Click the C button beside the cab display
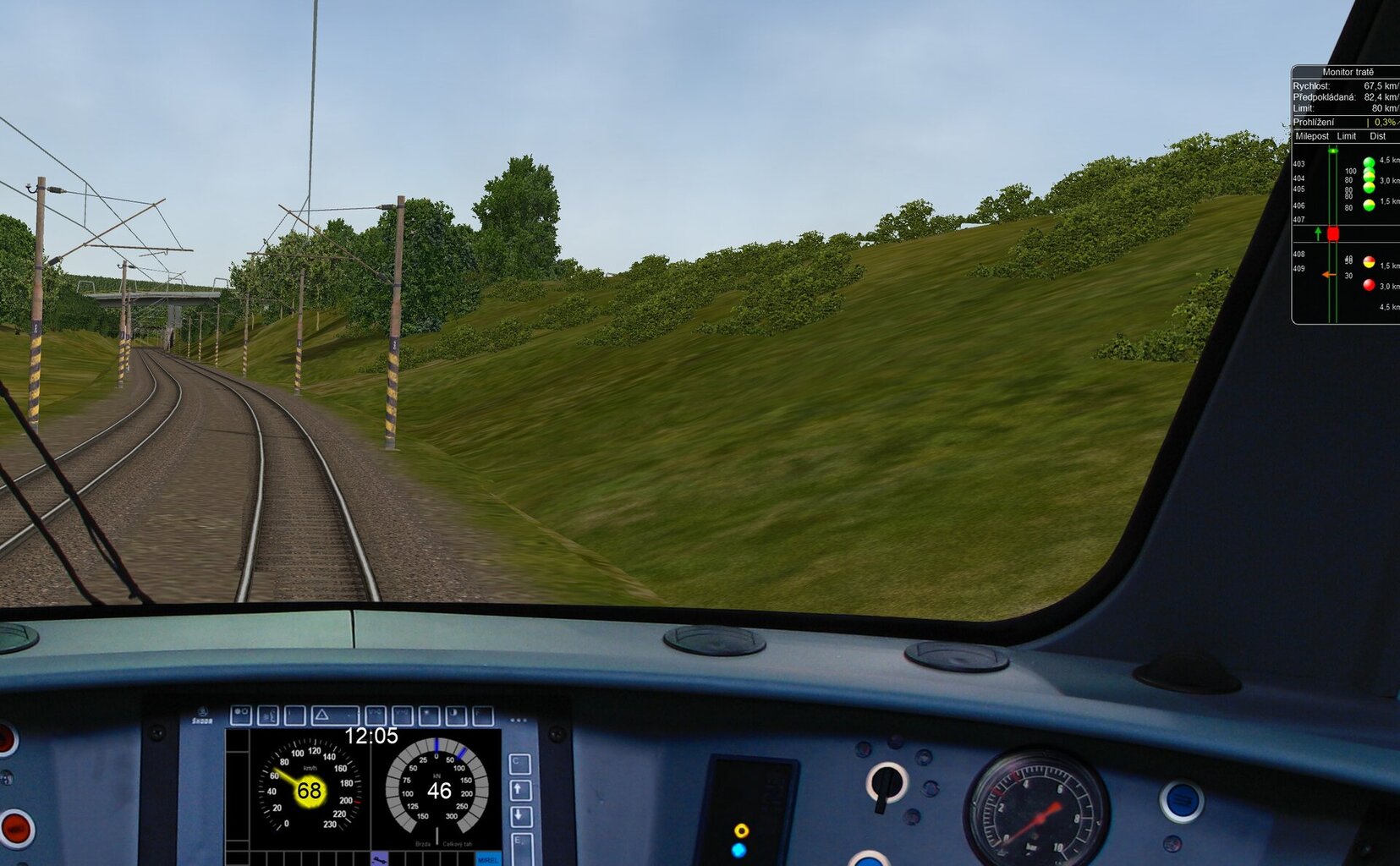Viewport: 1400px width, 866px height. 519,764
